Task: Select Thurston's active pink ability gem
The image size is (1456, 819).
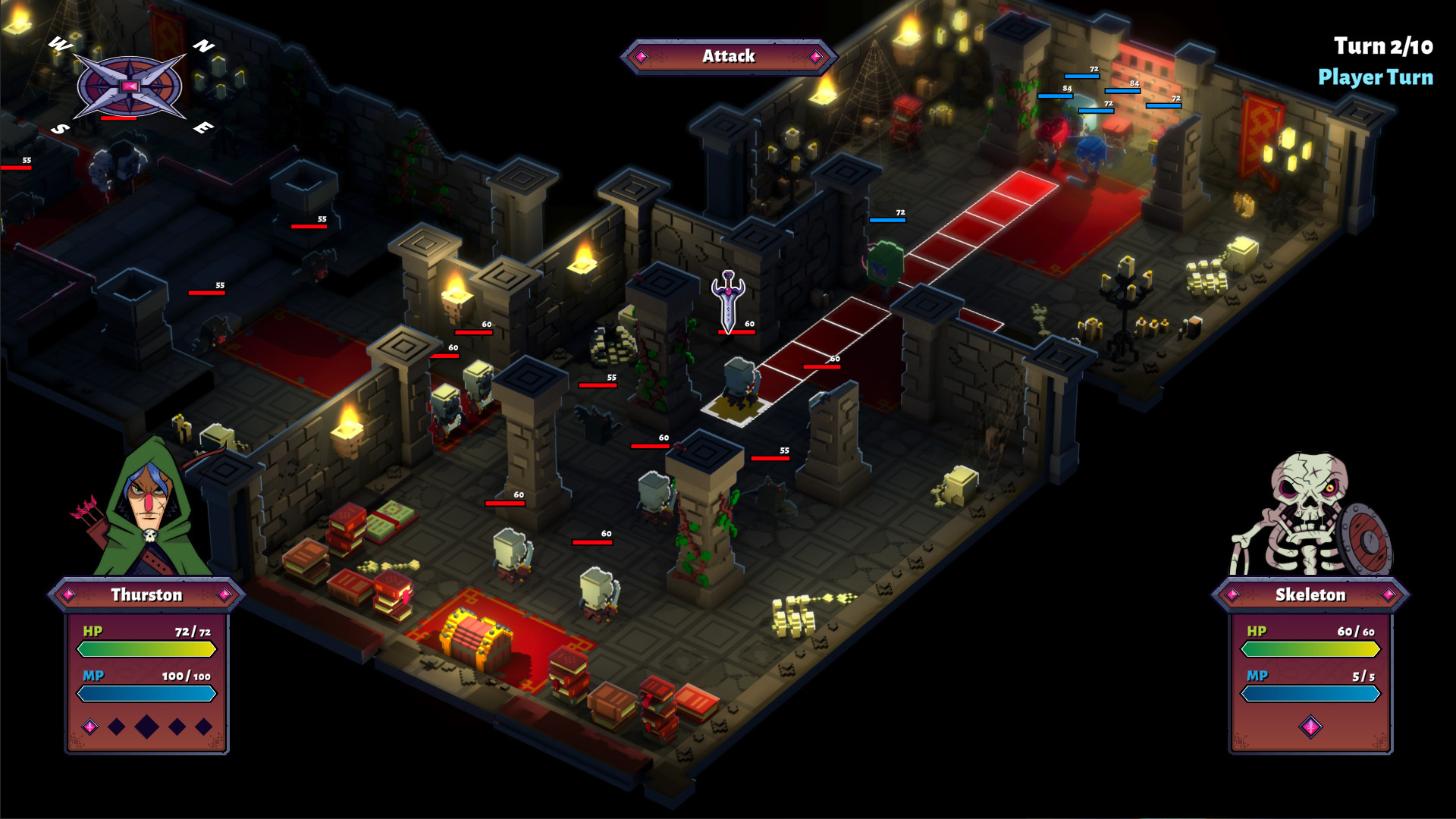Action: click(89, 726)
